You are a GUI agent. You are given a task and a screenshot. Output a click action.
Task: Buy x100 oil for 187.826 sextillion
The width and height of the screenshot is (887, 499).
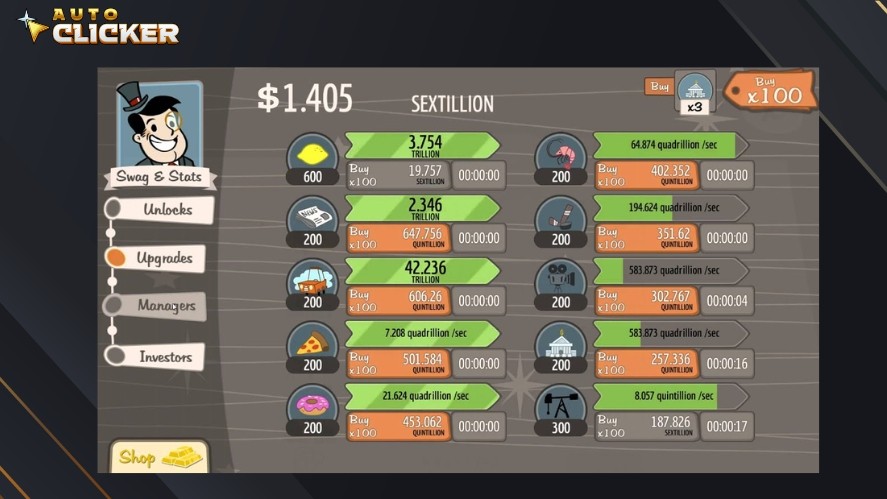coord(645,426)
